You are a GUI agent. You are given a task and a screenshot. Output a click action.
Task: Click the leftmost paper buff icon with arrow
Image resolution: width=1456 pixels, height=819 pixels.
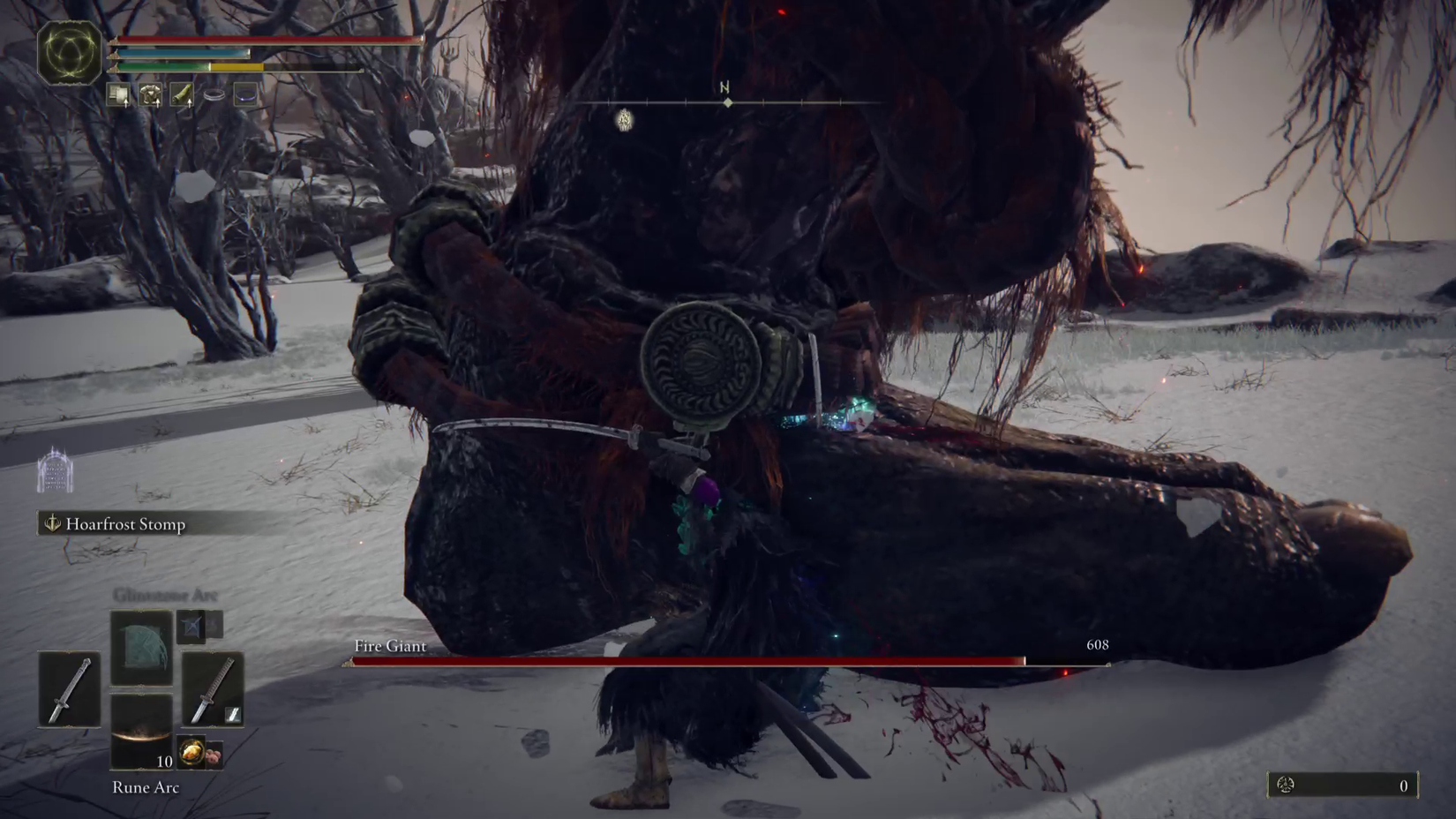tap(119, 94)
